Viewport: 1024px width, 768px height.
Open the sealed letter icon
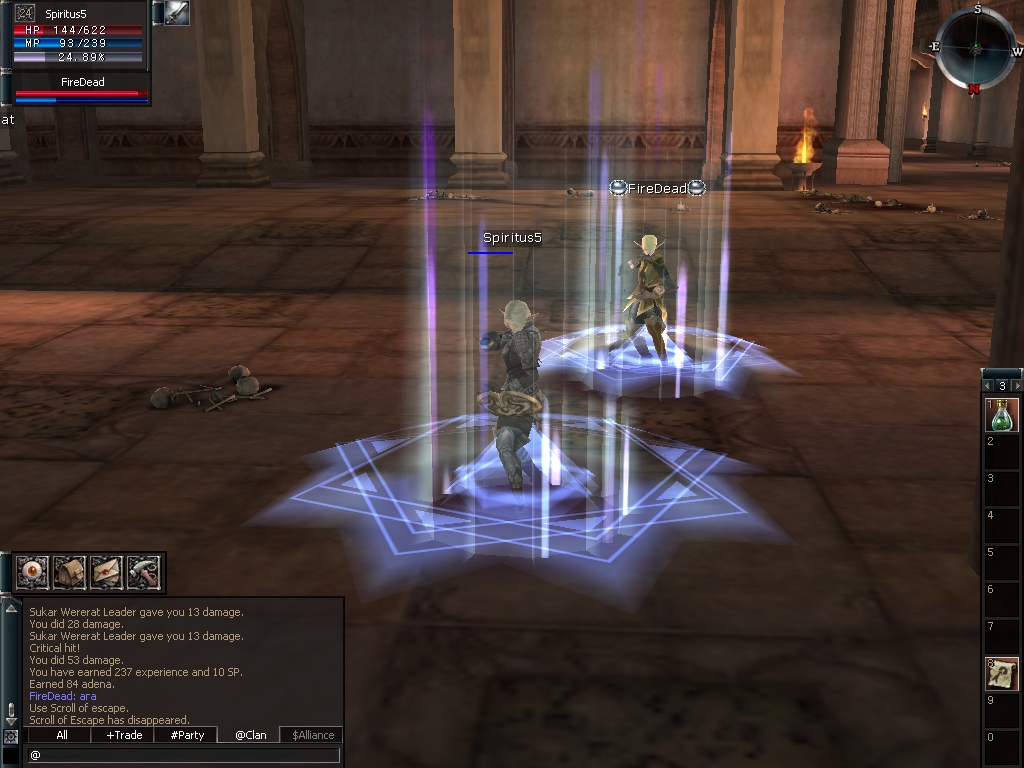pyautogui.click(x=106, y=573)
